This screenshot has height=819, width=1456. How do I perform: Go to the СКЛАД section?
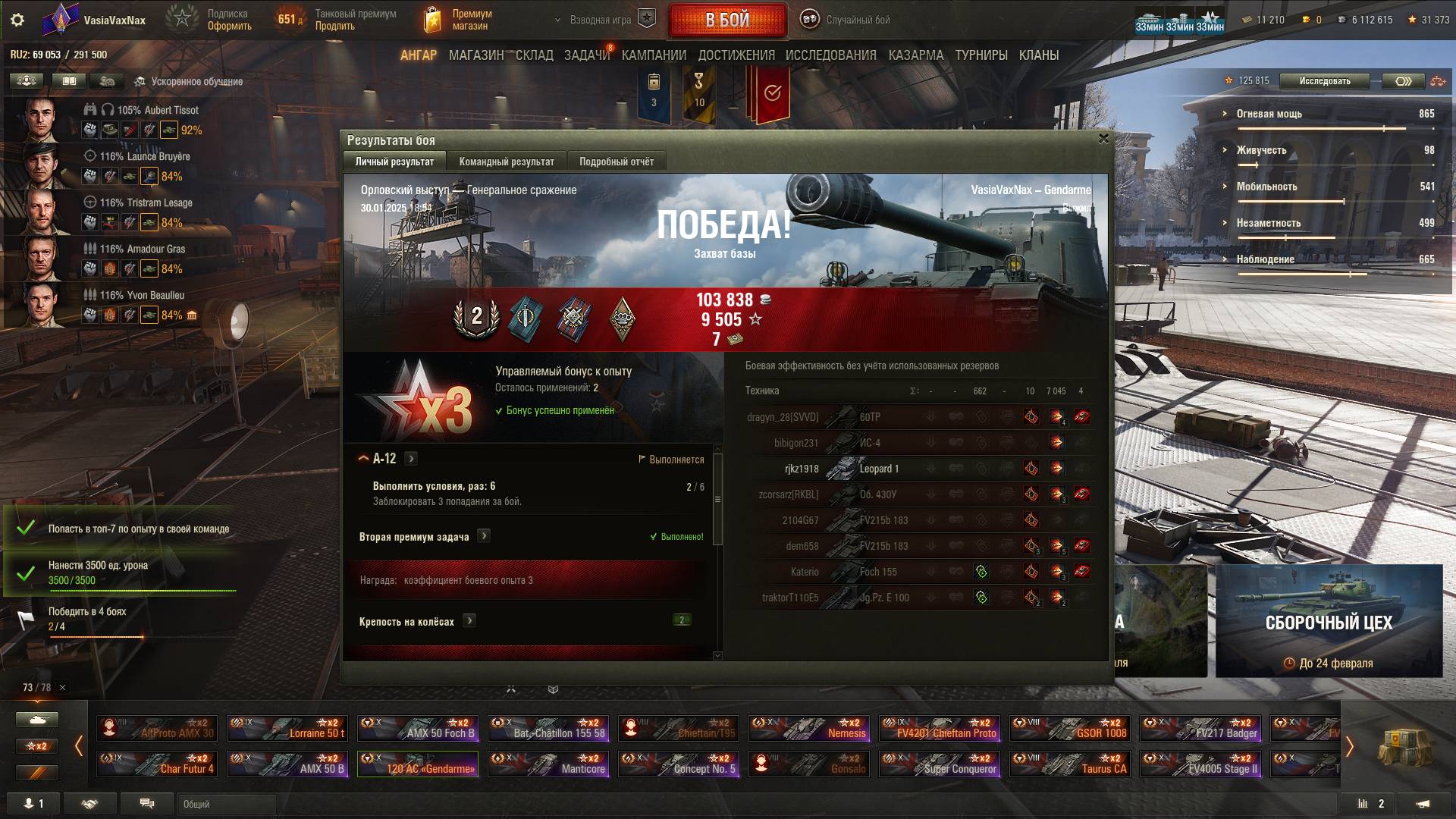tap(534, 55)
